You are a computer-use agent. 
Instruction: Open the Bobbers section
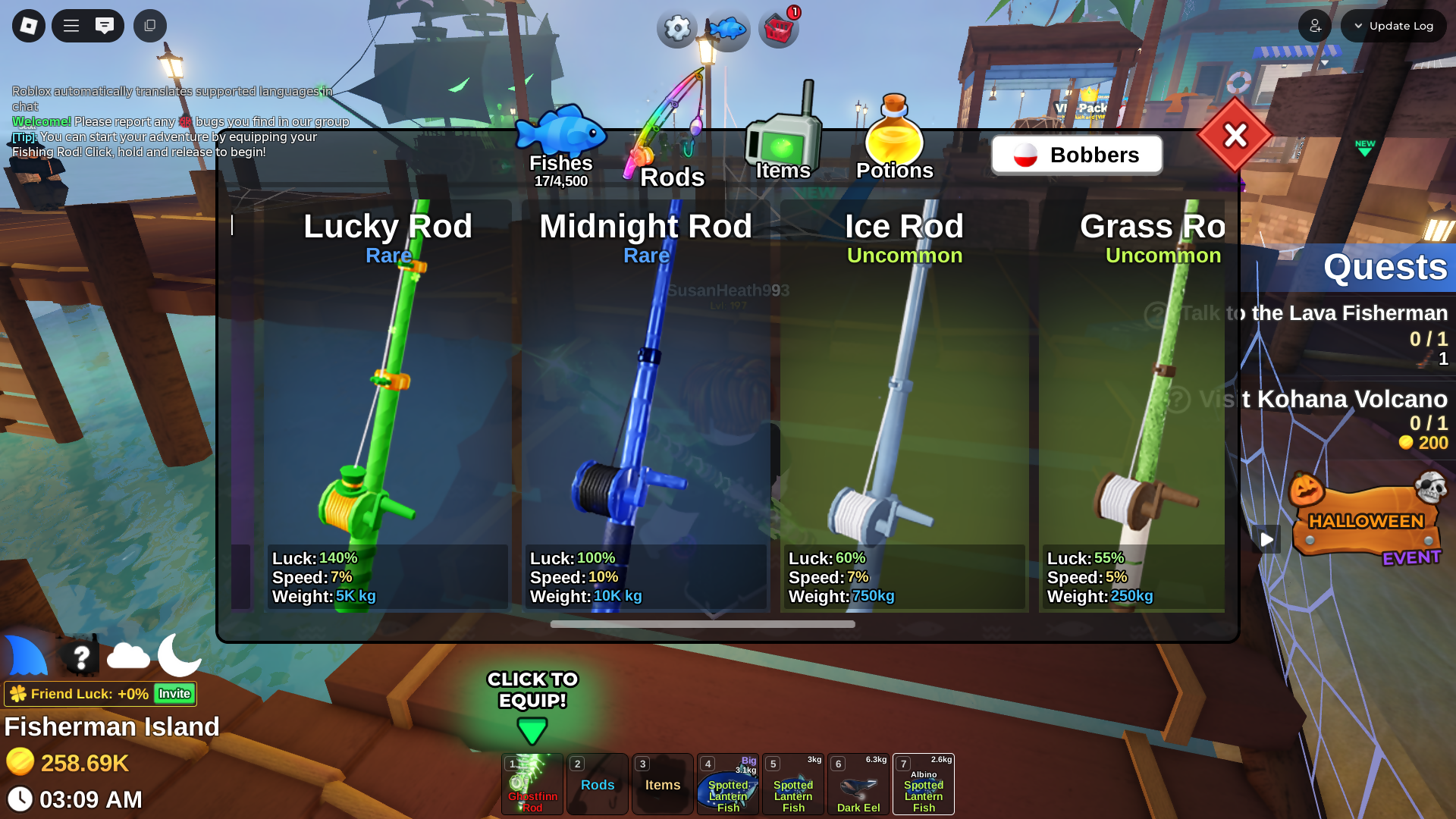(x=1076, y=155)
